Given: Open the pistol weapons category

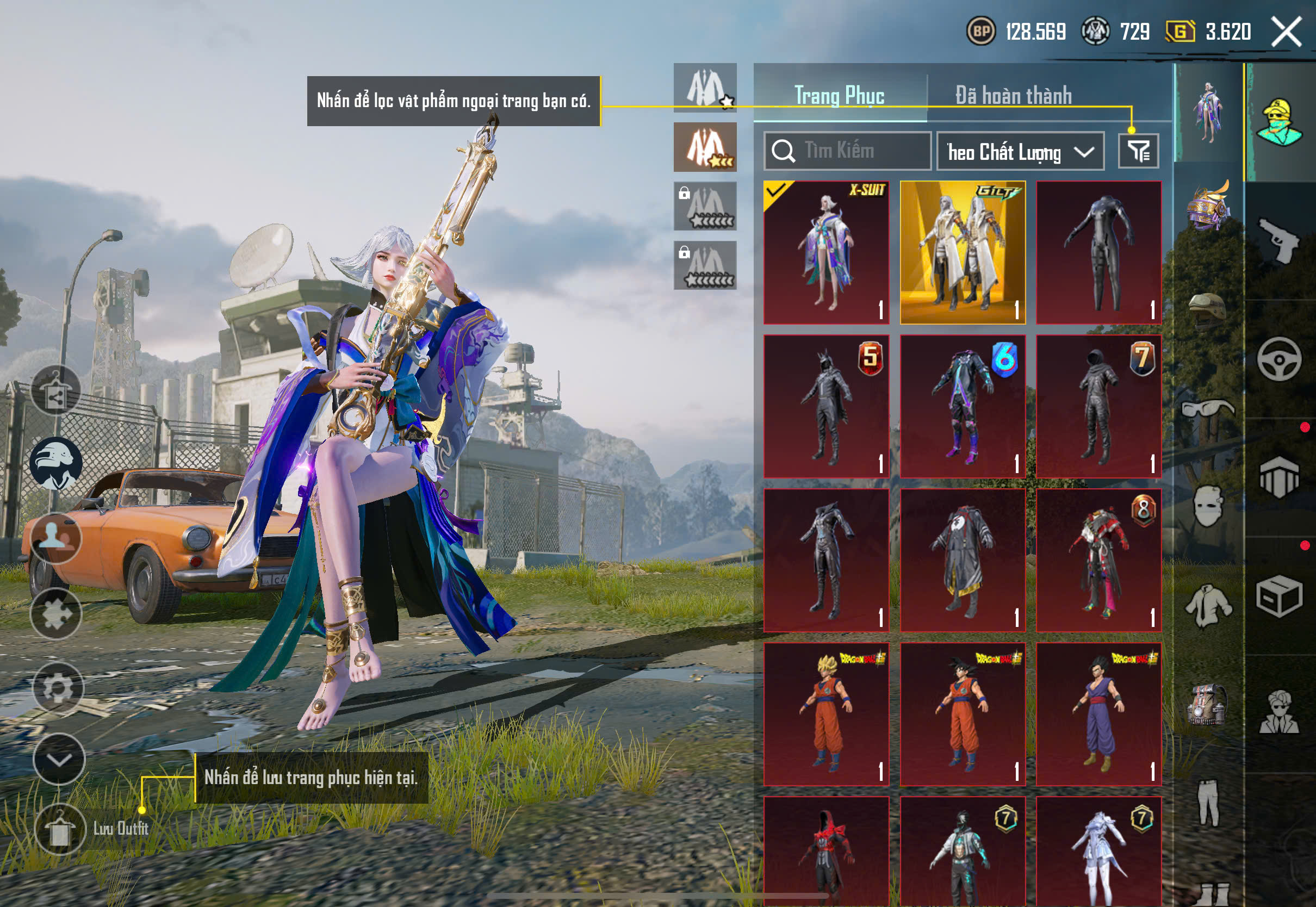Looking at the screenshot, I should click(x=1278, y=240).
